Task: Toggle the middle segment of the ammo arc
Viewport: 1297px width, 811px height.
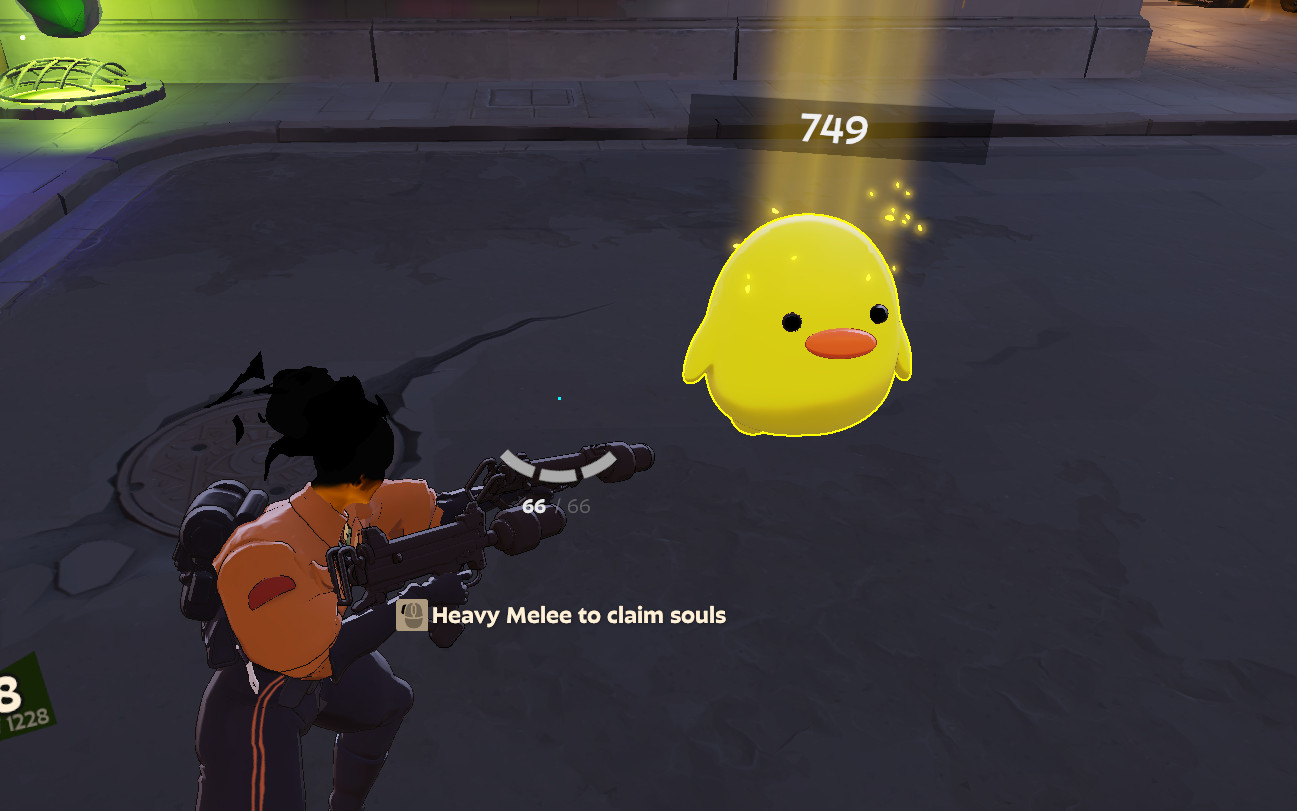Action: pyautogui.click(x=557, y=473)
